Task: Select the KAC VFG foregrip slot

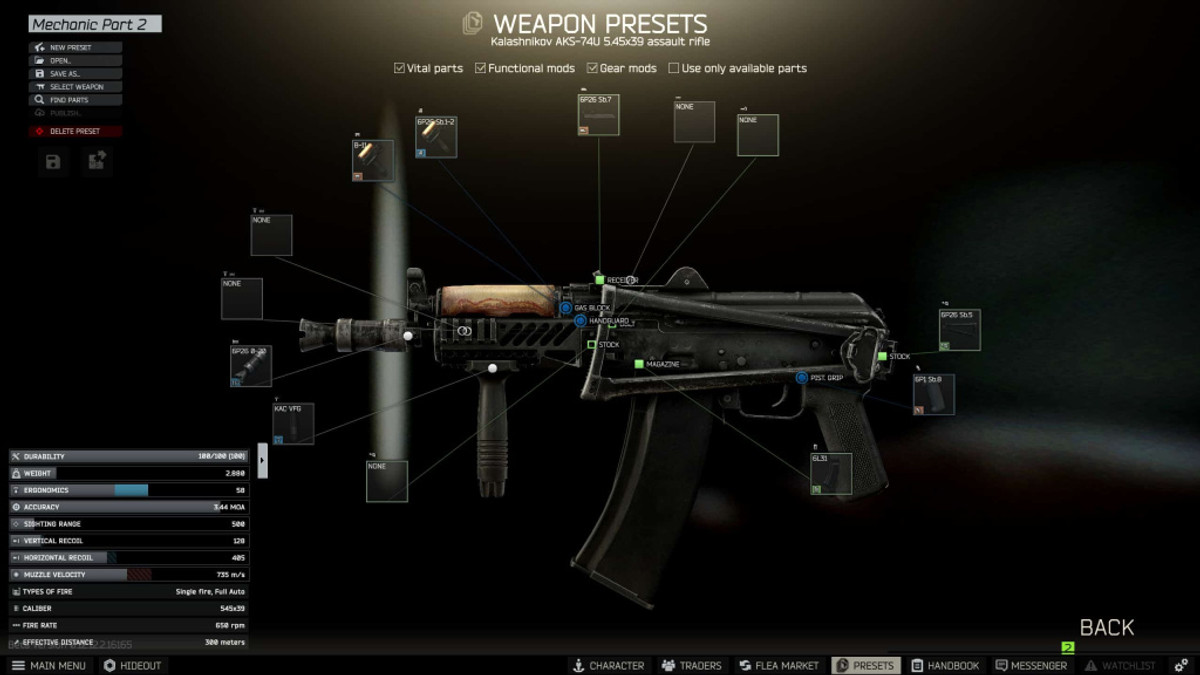Action: (x=293, y=424)
